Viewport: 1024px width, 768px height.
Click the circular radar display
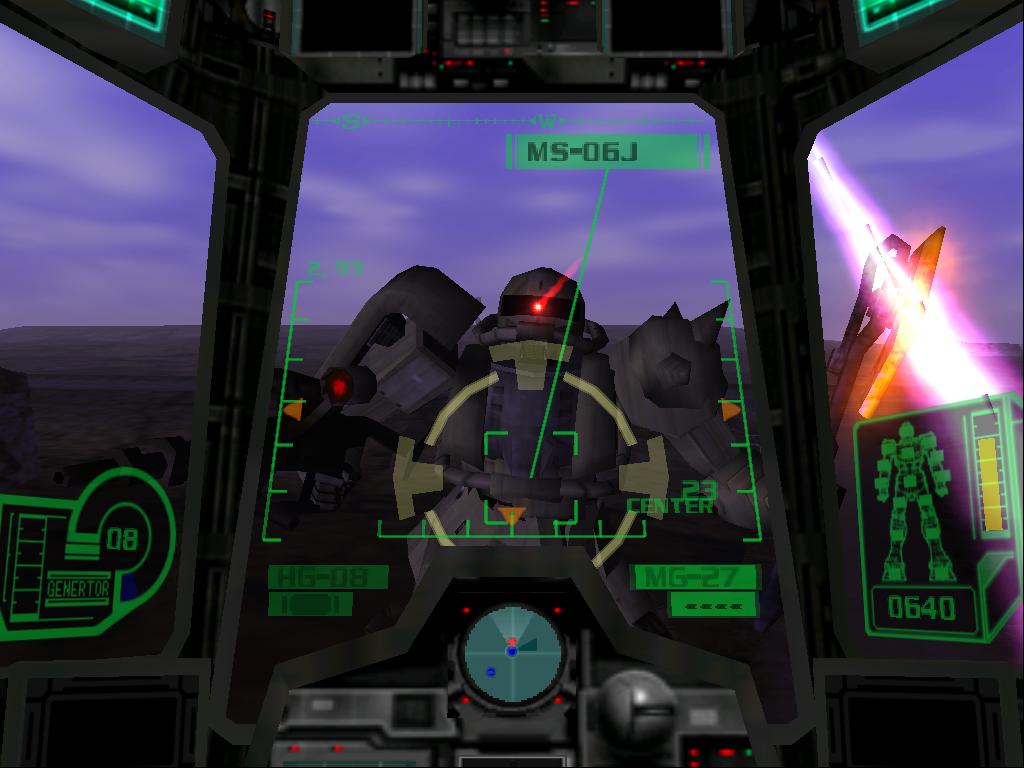[x=511, y=654]
